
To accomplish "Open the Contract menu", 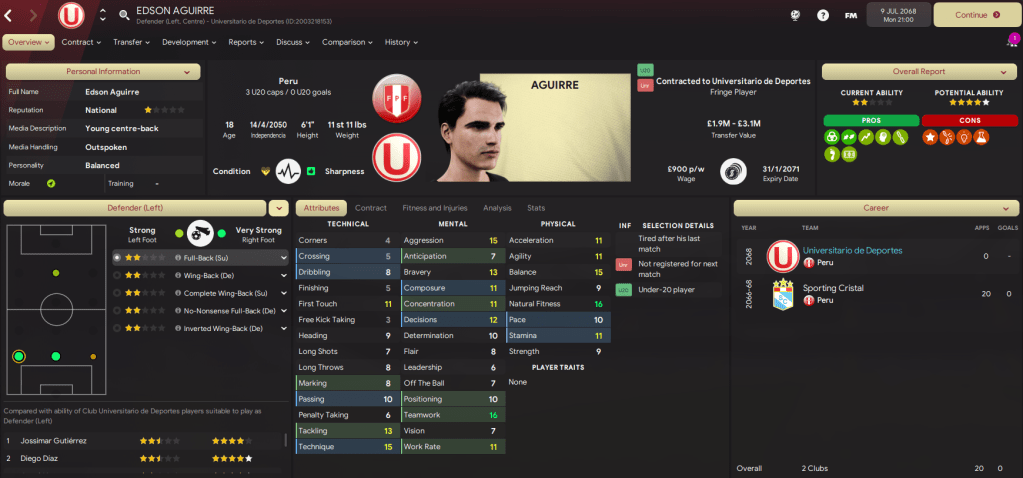I will click(81, 42).
